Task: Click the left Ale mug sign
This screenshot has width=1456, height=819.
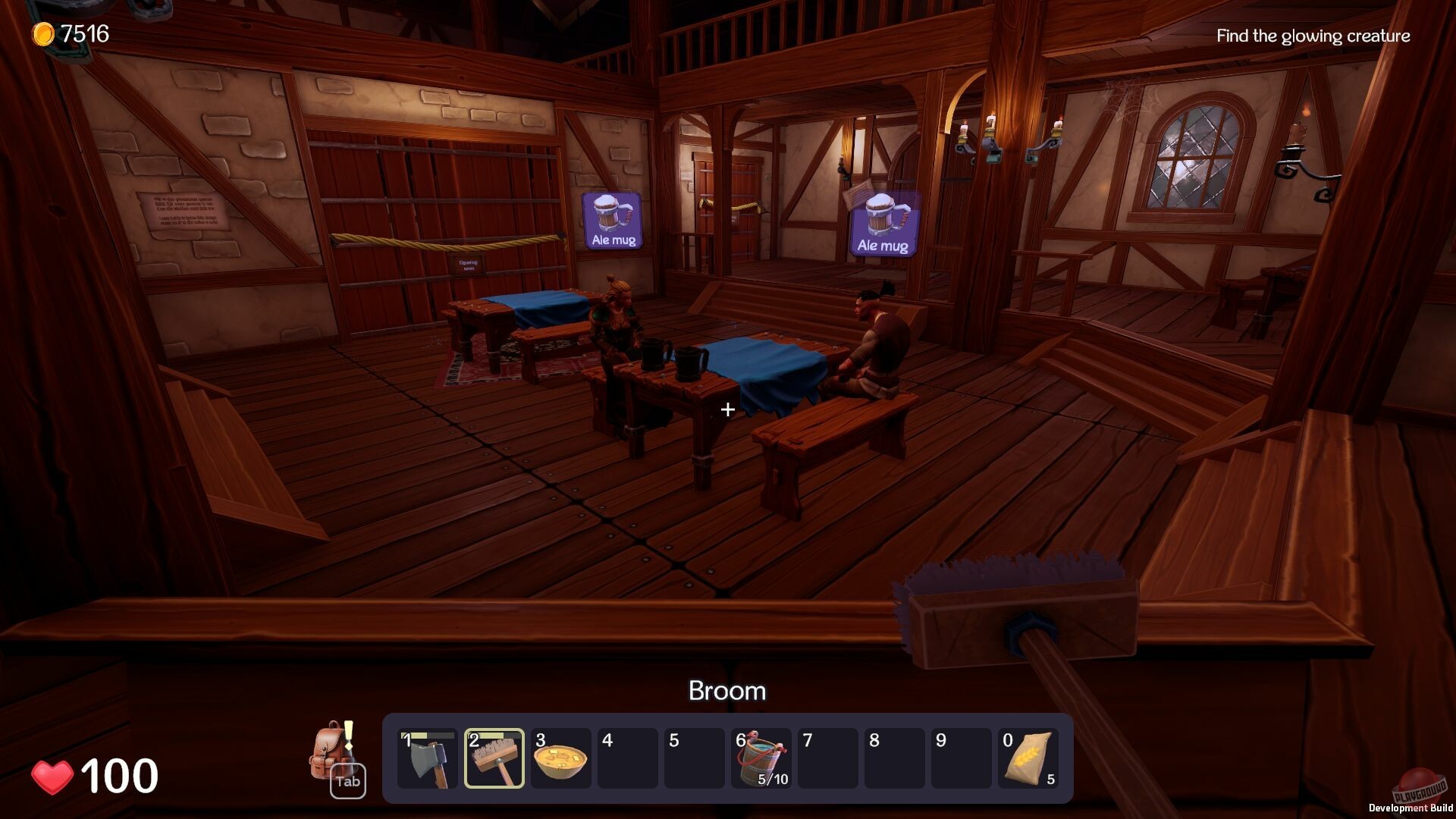Action: coord(613,221)
